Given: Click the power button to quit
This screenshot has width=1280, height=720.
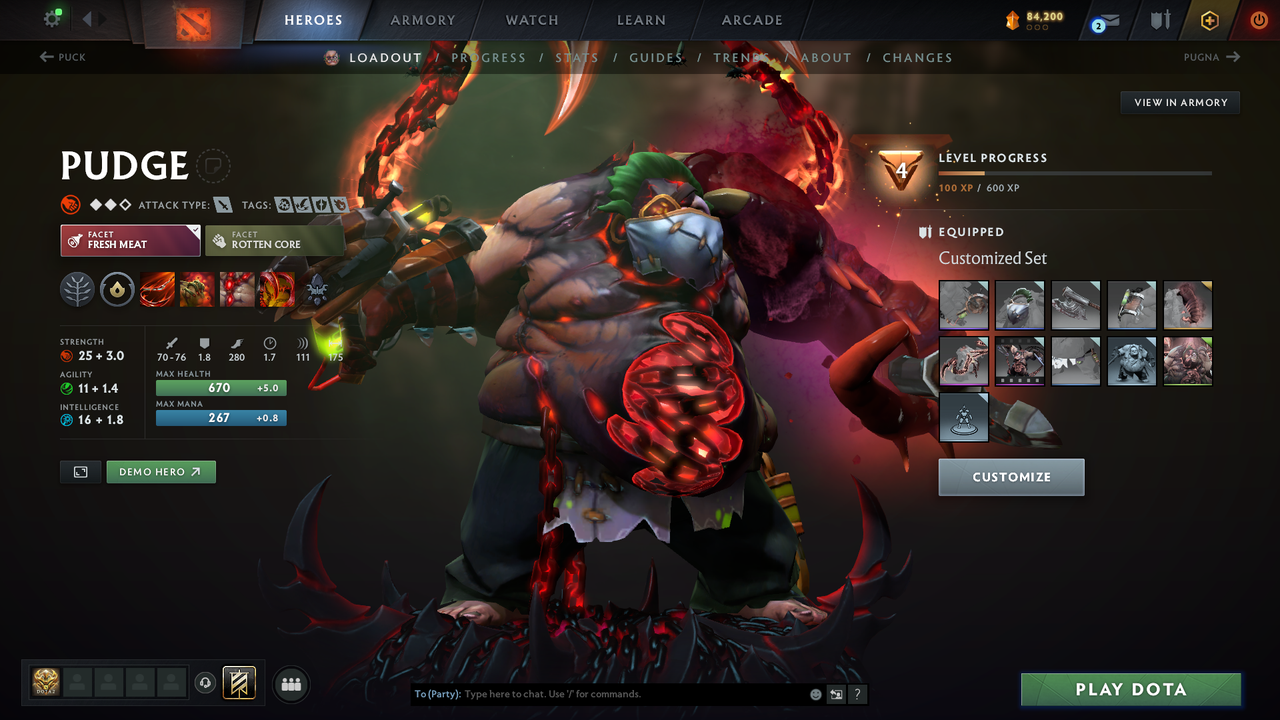Looking at the screenshot, I should (x=1258, y=19).
